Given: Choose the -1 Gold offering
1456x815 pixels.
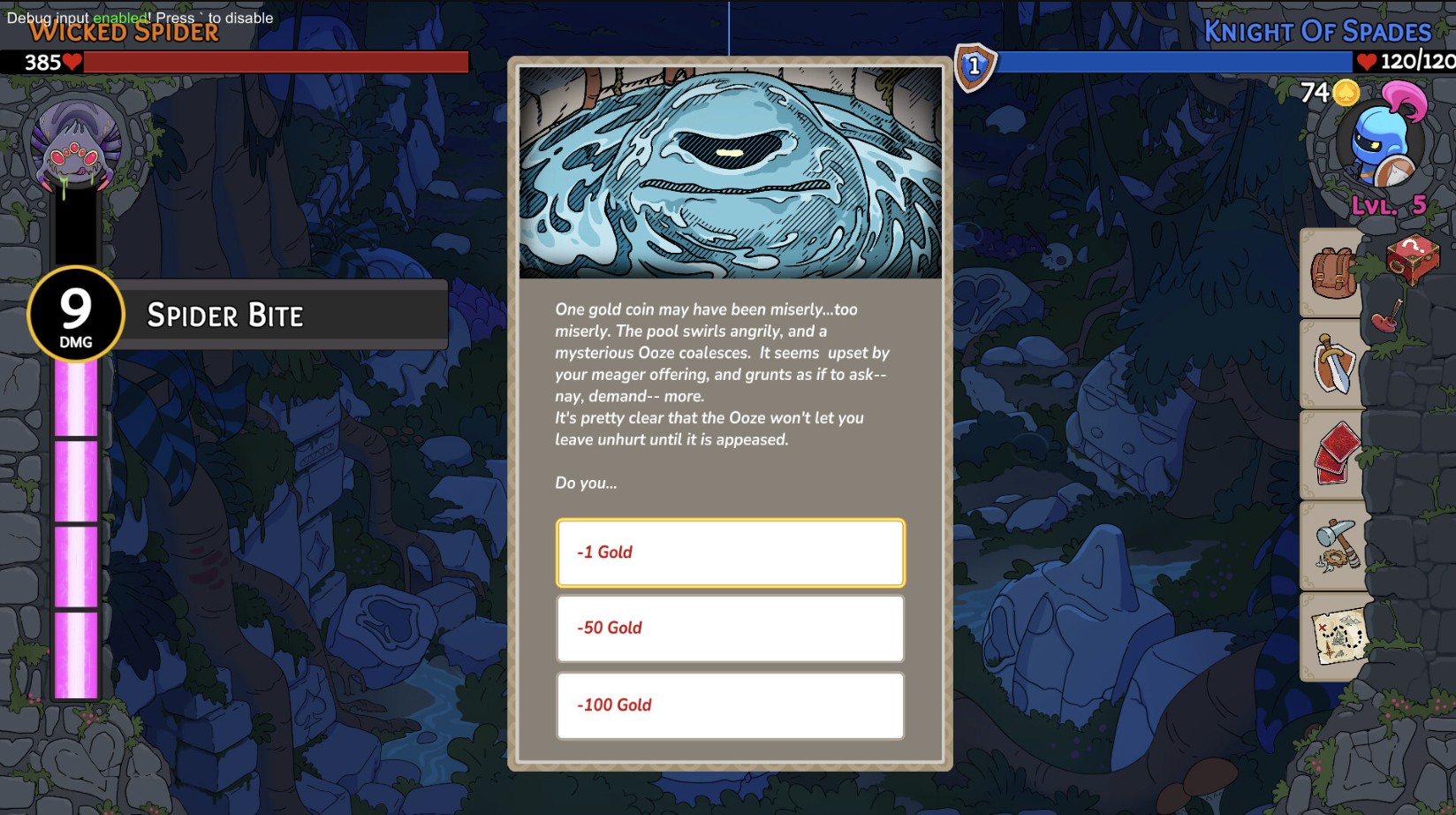Looking at the screenshot, I should (730, 552).
